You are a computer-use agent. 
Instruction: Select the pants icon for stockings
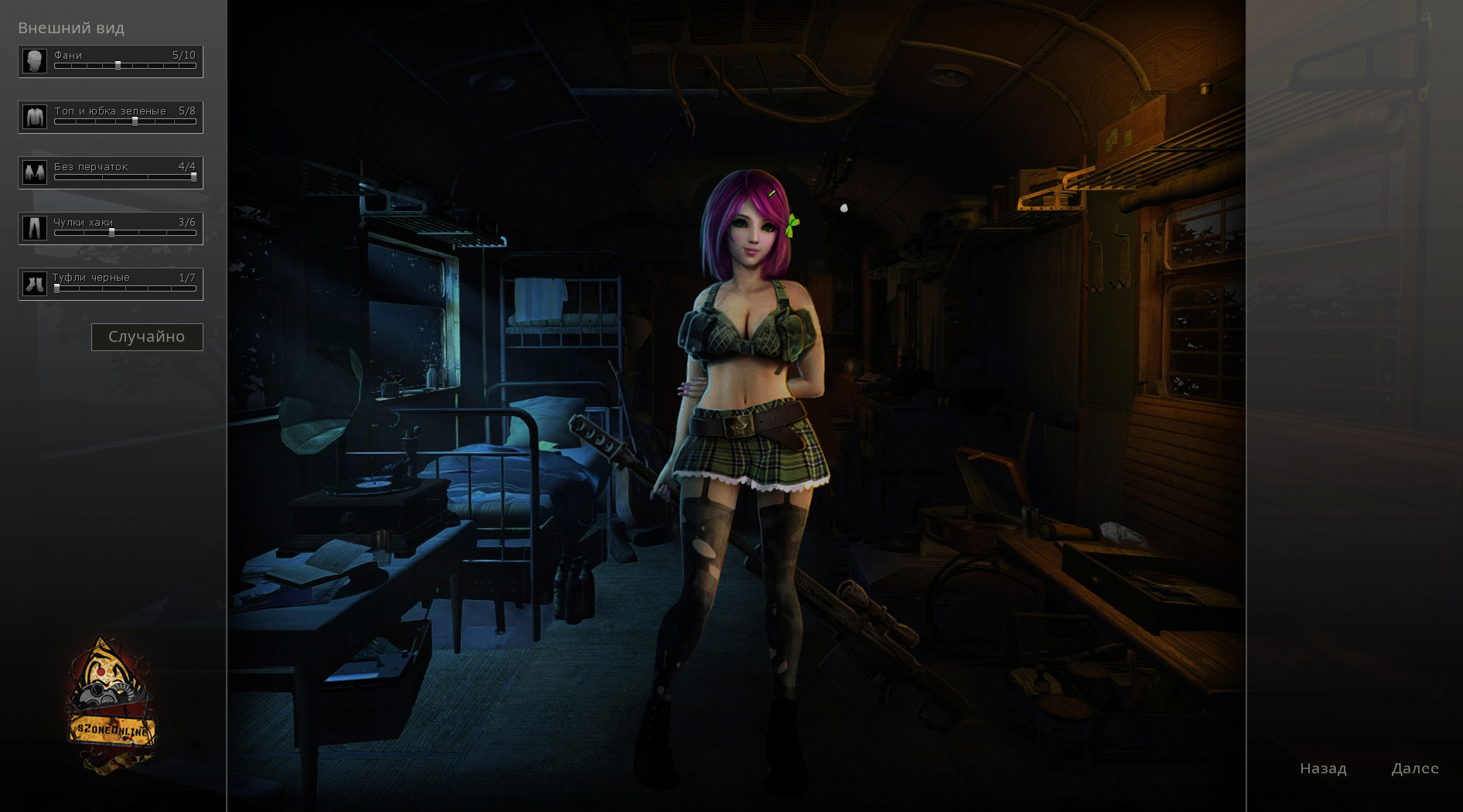coord(35,228)
